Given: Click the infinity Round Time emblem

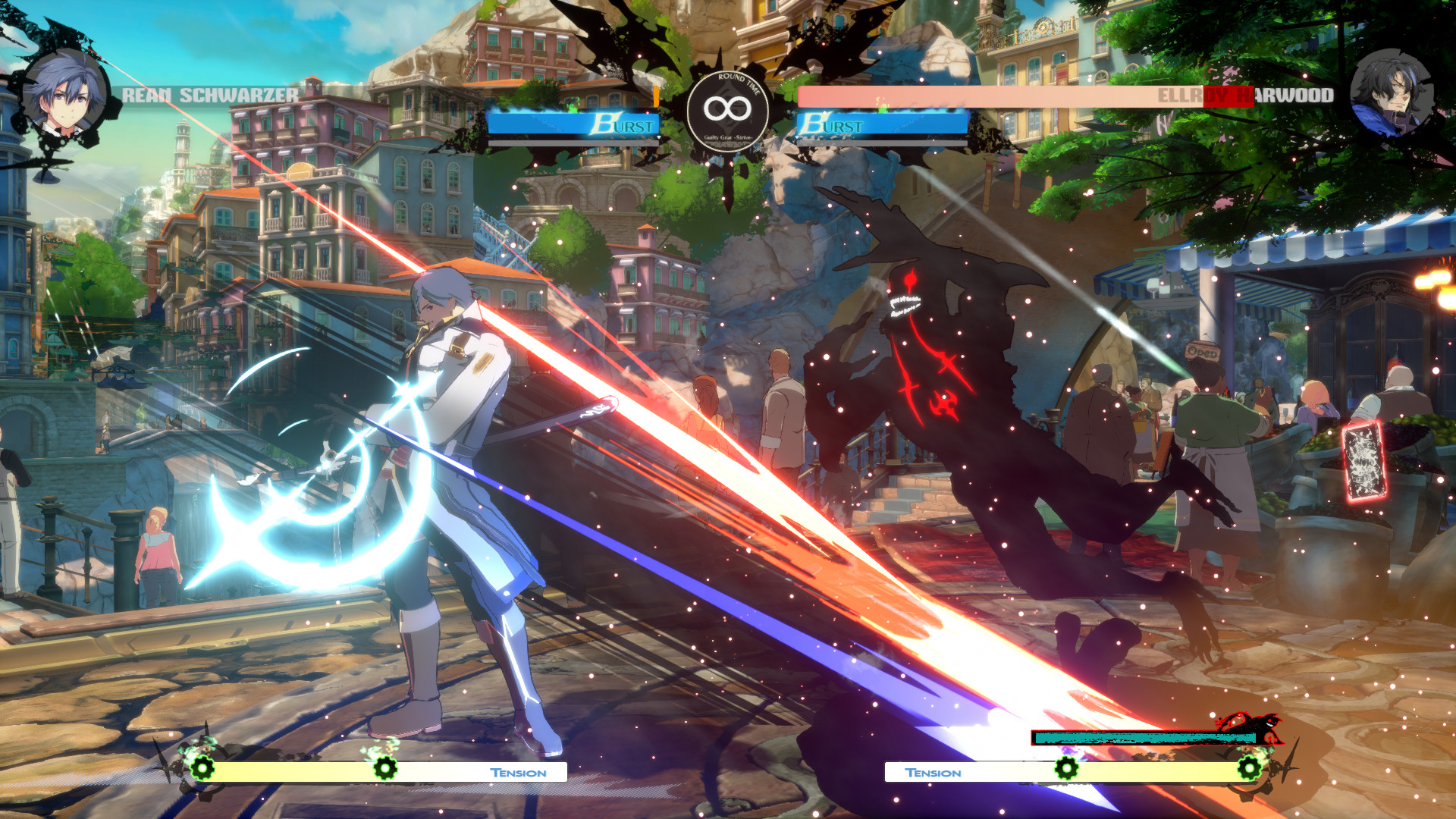Looking at the screenshot, I should (x=726, y=111).
